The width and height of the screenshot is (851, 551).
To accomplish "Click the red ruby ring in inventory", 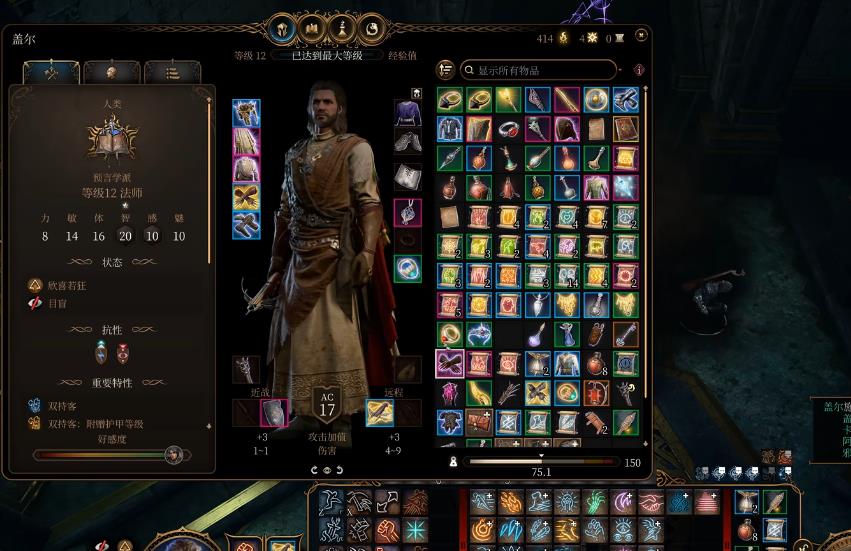I will pyautogui.click(x=508, y=129).
